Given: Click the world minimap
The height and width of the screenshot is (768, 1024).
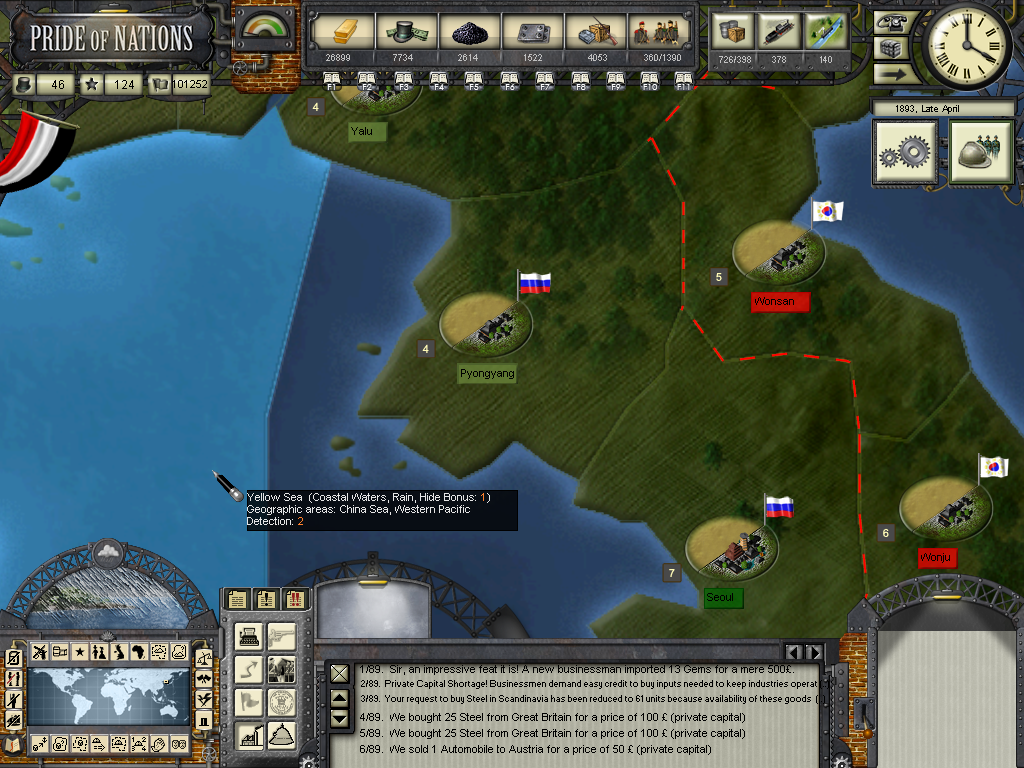Looking at the screenshot, I should pyautogui.click(x=108, y=696).
